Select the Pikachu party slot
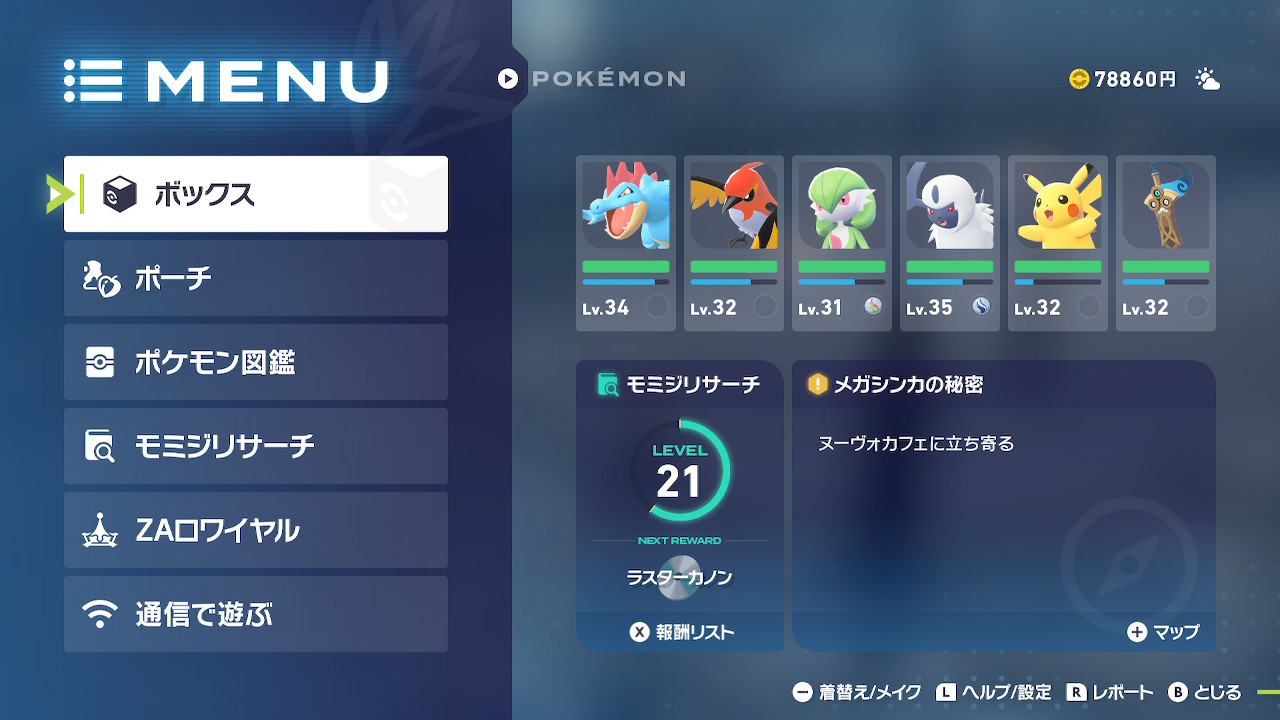 click(x=1058, y=243)
